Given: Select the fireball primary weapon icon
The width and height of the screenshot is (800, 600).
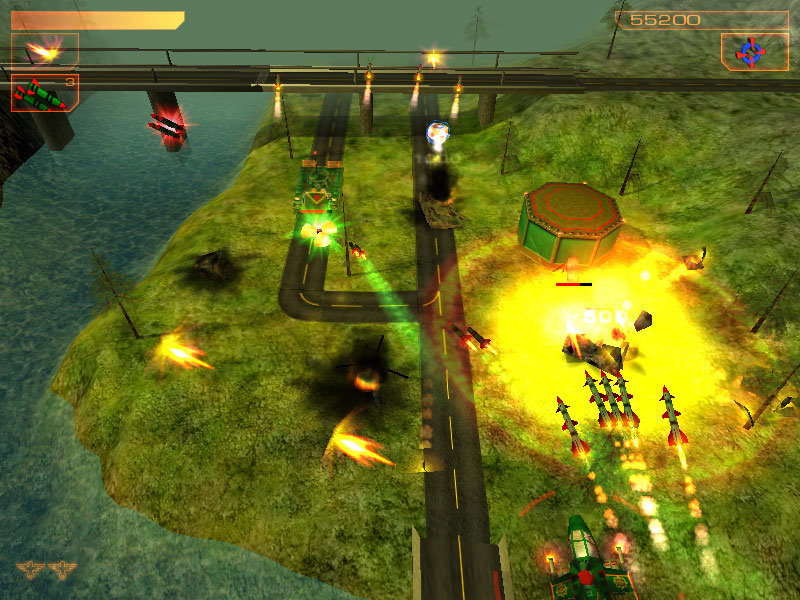Looking at the screenshot, I should click(x=44, y=49).
